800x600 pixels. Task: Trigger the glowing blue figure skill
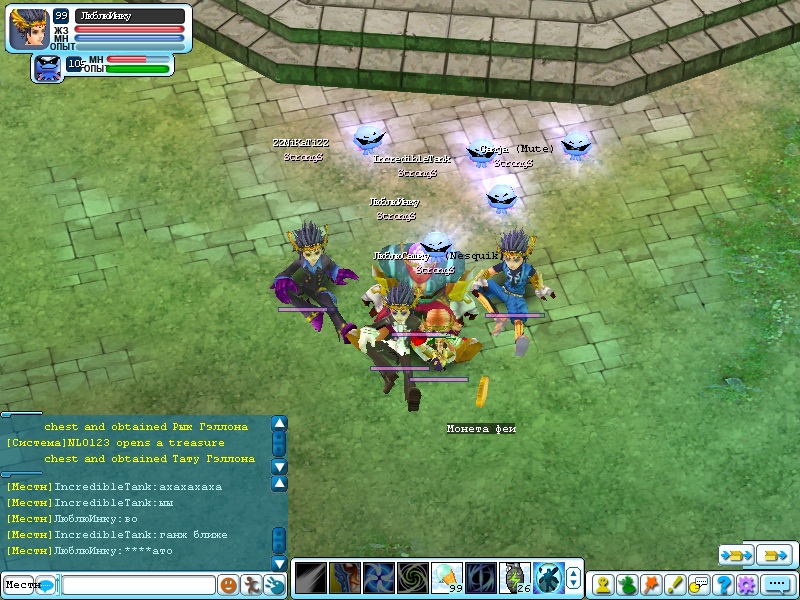coord(549,578)
